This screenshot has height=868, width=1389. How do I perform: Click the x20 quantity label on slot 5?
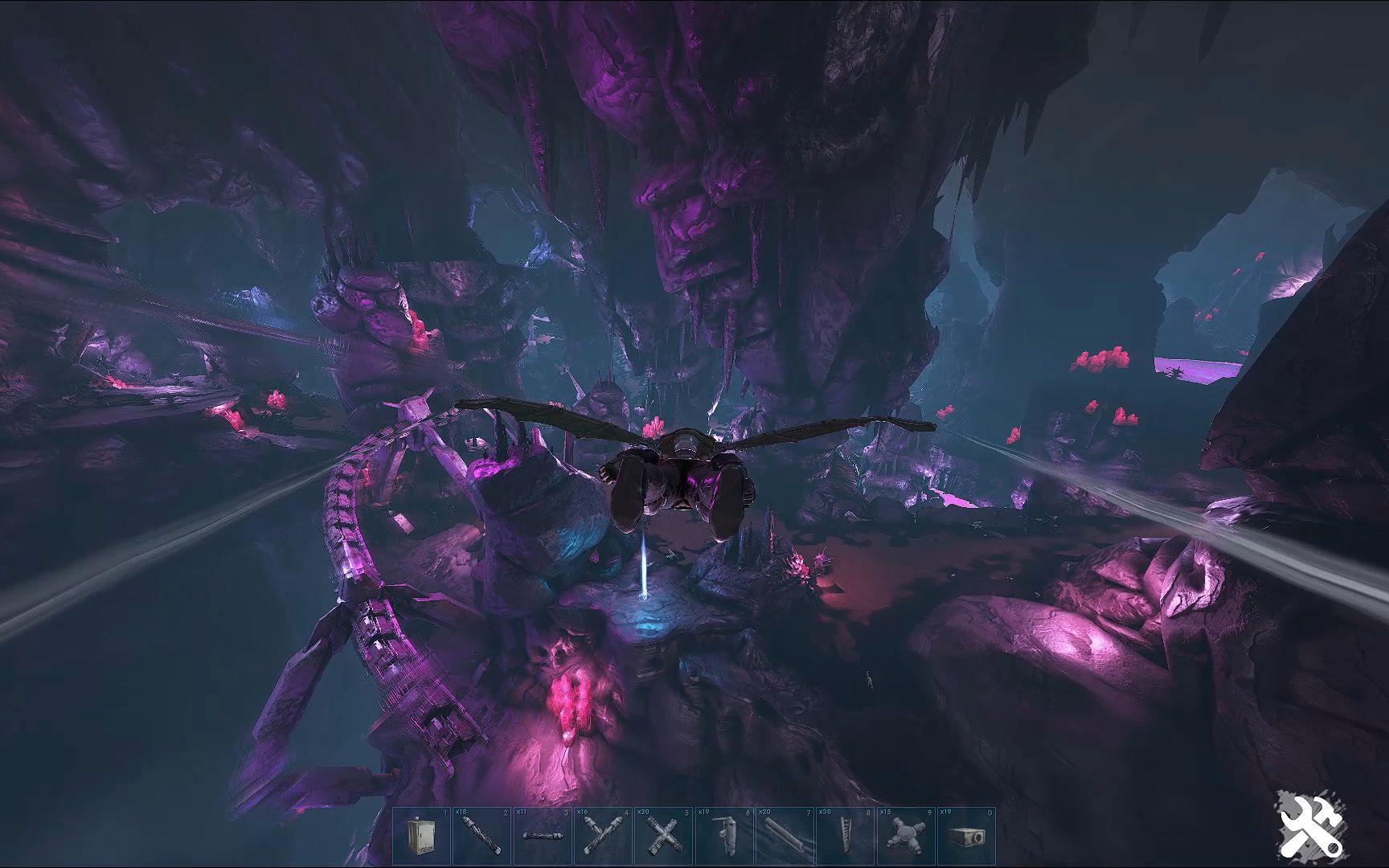(x=639, y=812)
